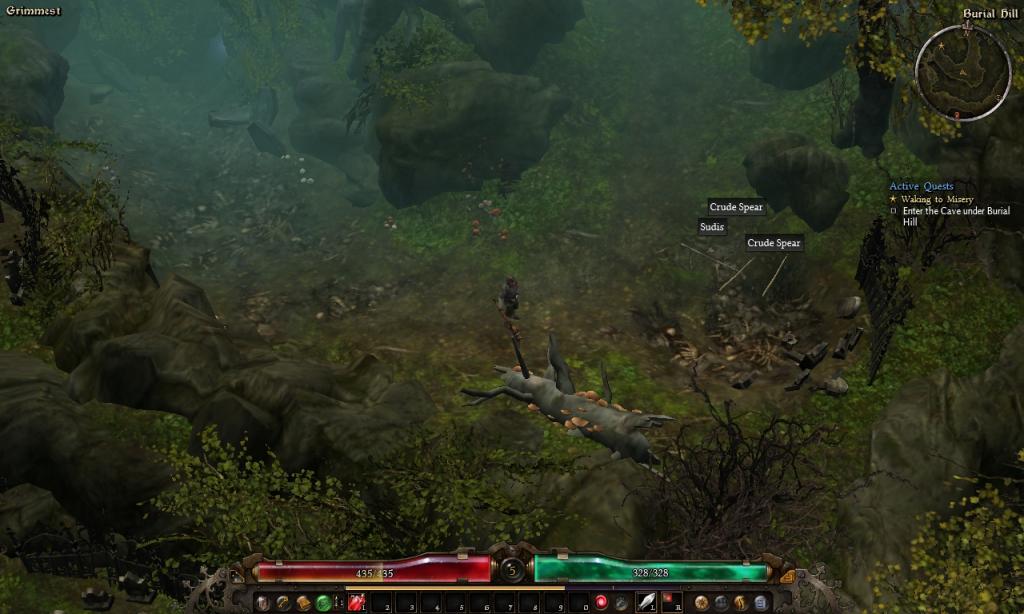This screenshot has width=1024, height=614.
Task: Select the white feather blade skill slot
Action: pos(646,602)
